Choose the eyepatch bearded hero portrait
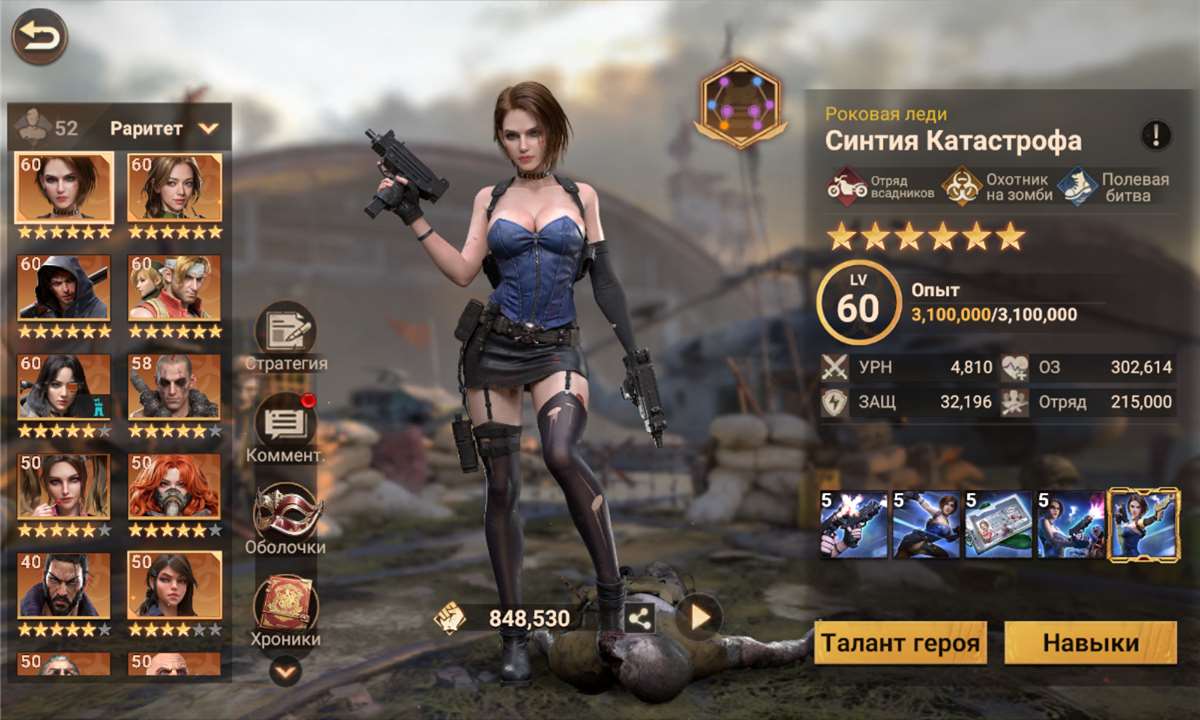This screenshot has height=720, width=1200. pos(174,387)
